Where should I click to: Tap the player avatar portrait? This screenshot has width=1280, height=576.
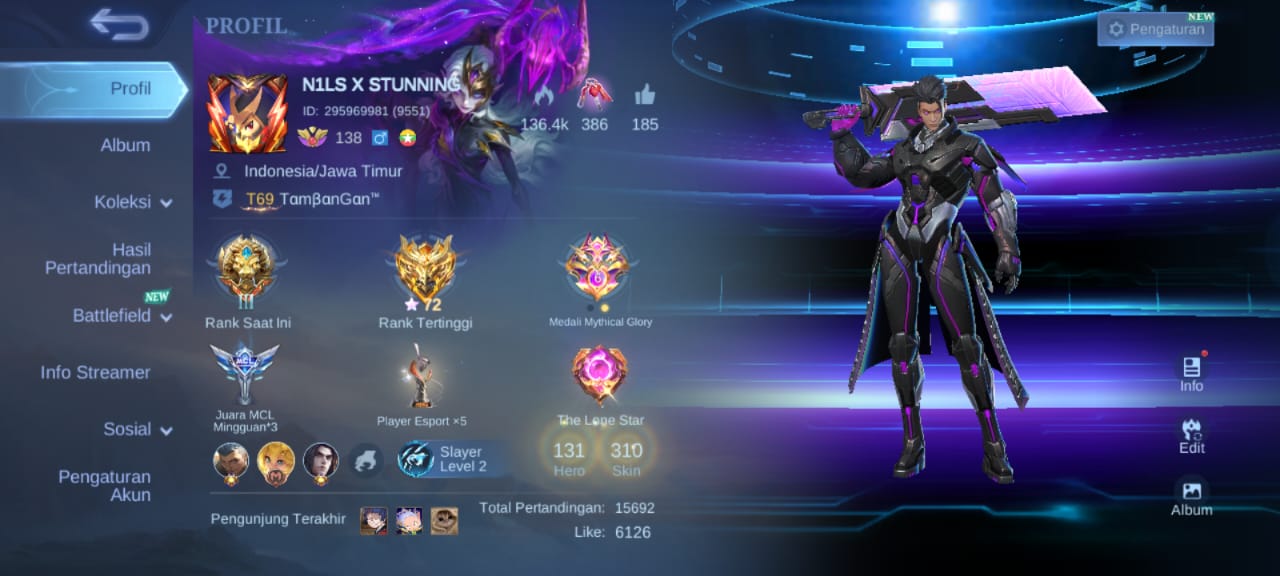click(x=240, y=113)
